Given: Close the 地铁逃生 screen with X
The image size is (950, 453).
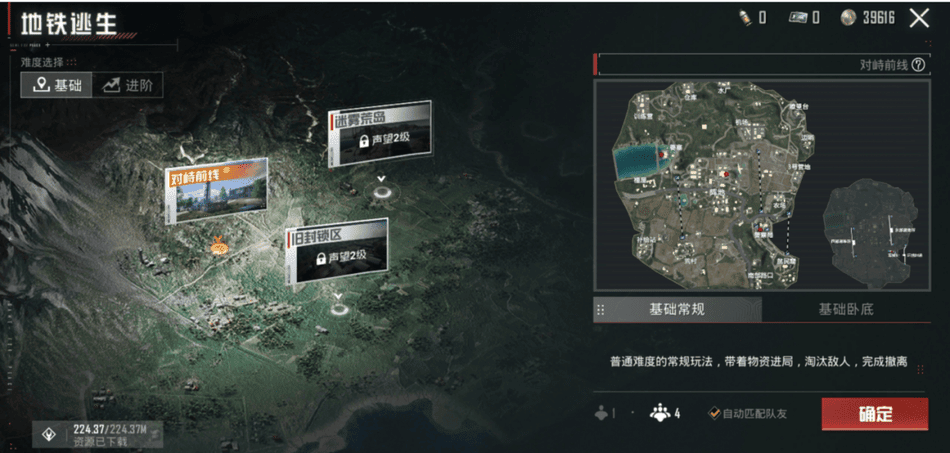Looking at the screenshot, I should (x=919, y=17).
